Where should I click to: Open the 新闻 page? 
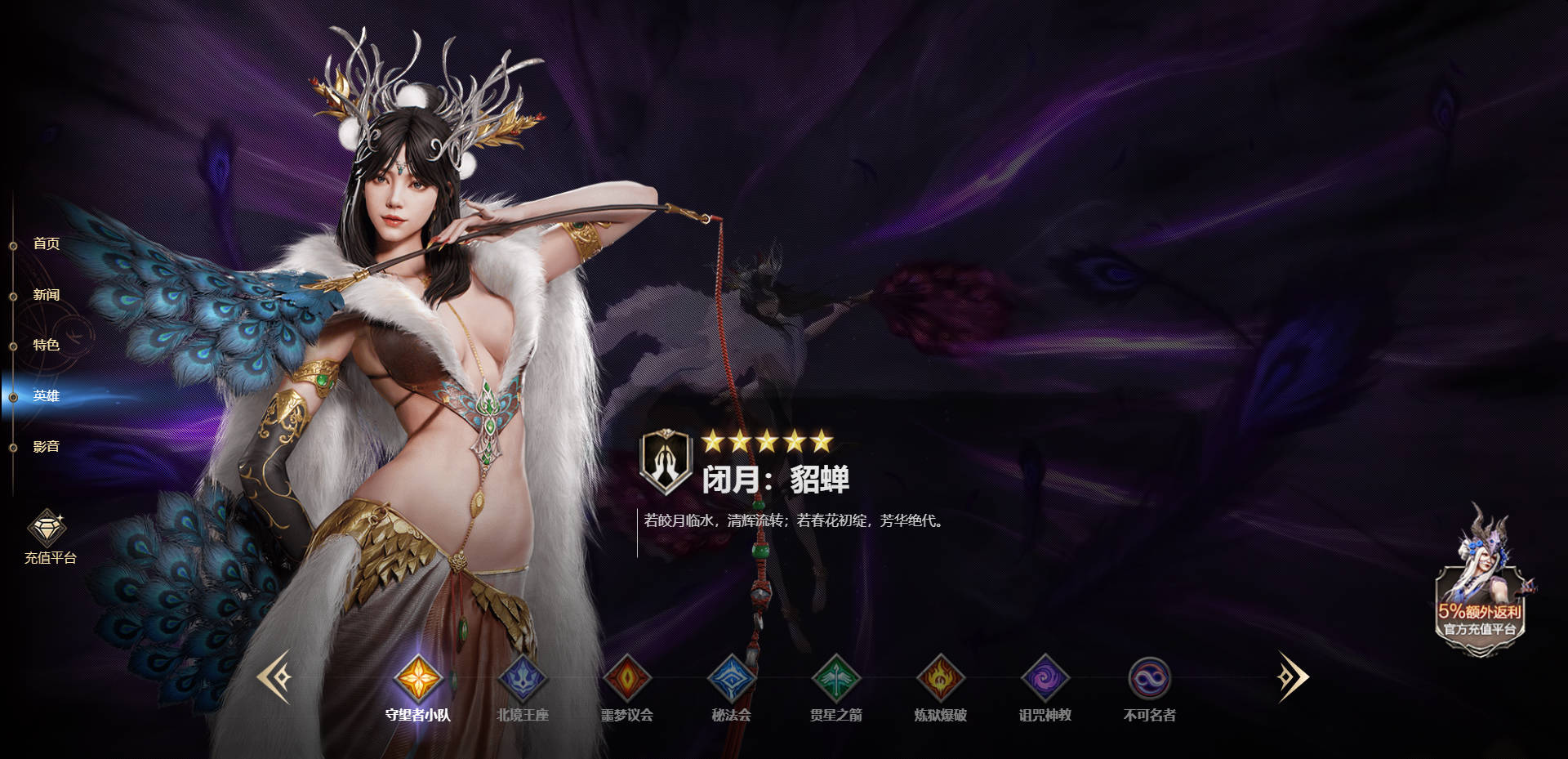click(x=45, y=294)
